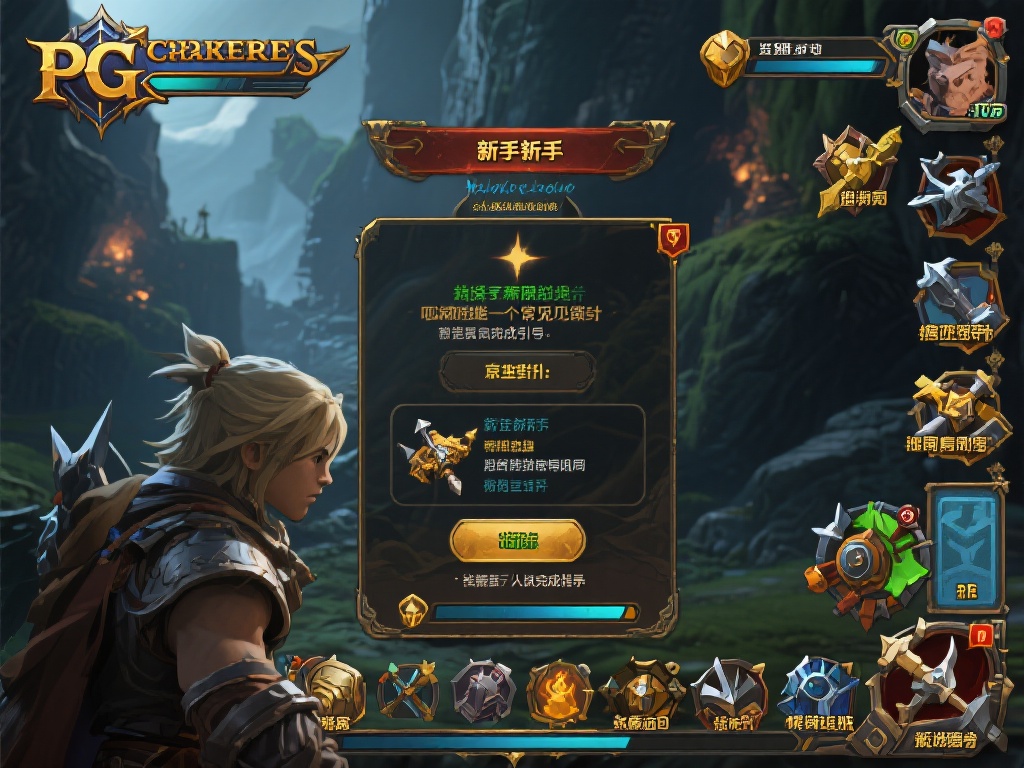Click the gold gem emblem beside the top bar

point(724,56)
